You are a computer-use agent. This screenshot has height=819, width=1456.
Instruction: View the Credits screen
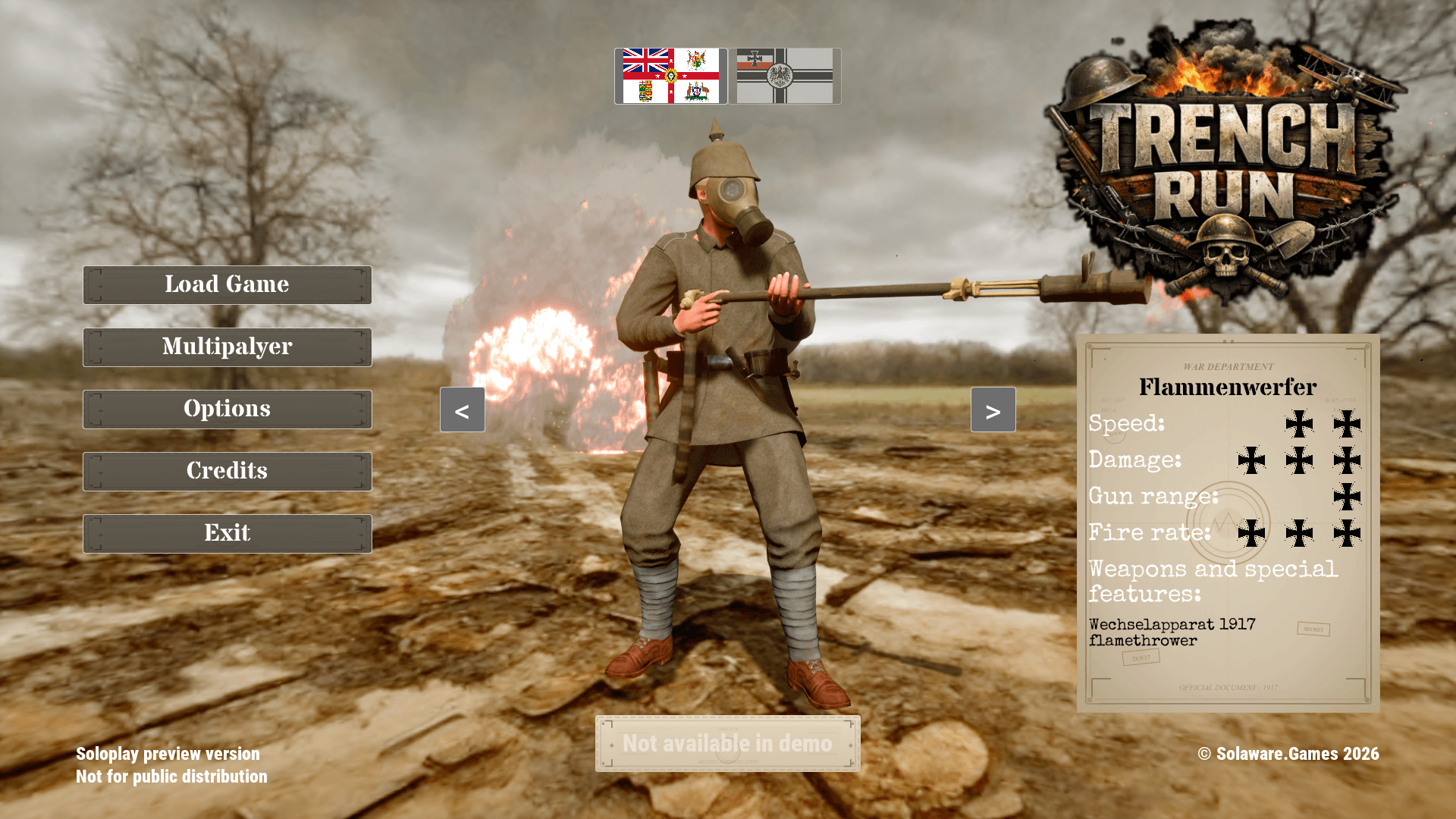point(227,472)
